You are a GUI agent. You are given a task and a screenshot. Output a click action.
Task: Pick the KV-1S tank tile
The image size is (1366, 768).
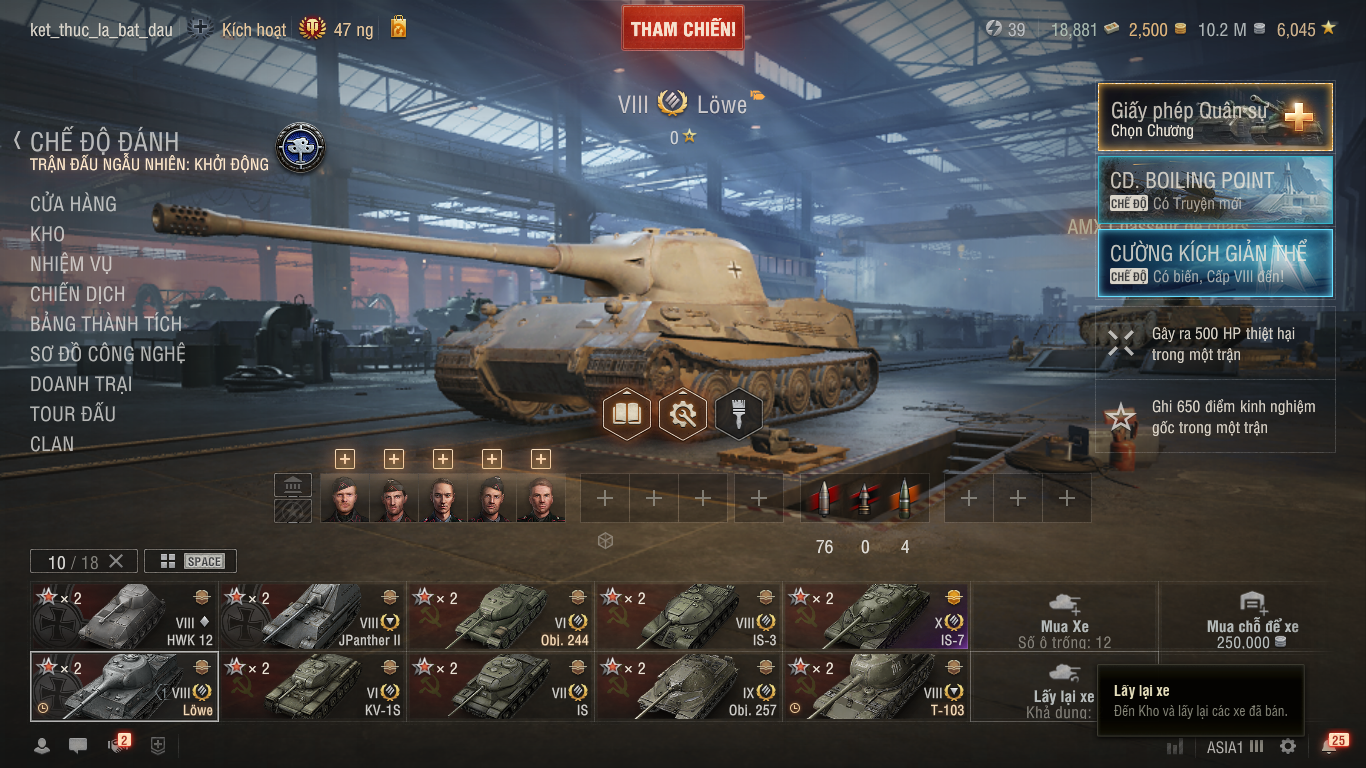pyautogui.click(x=312, y=687)
